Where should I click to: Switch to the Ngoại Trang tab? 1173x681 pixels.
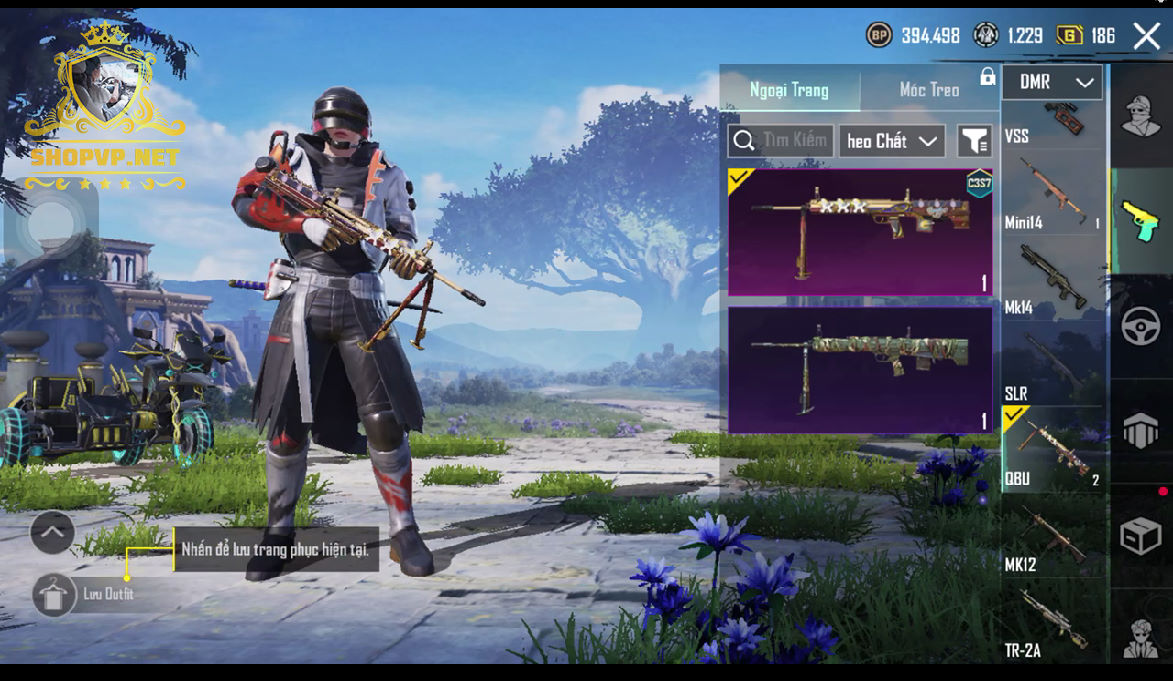click(789, 90)
